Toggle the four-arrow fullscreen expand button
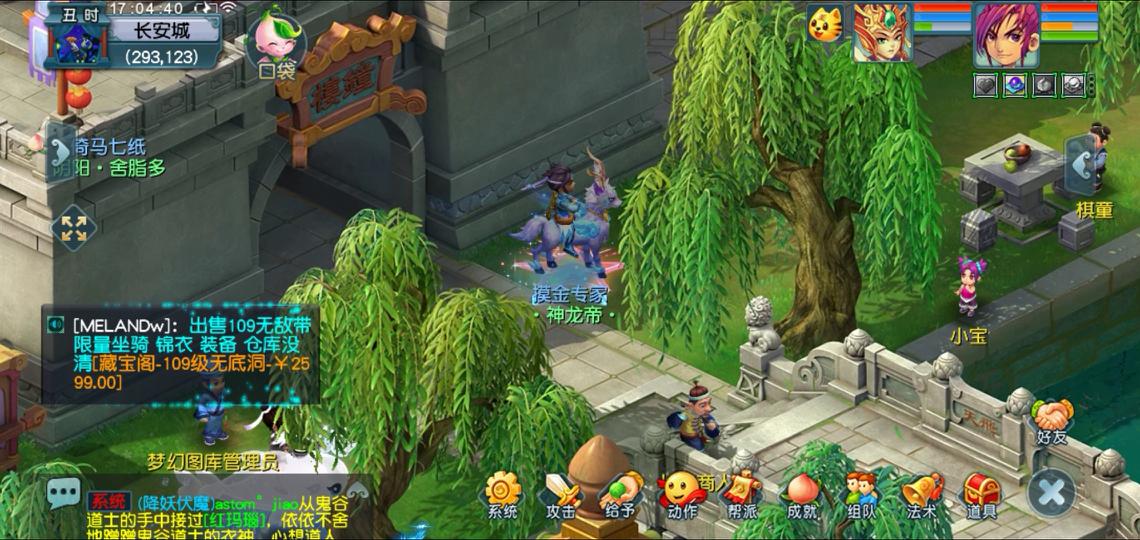 click(73, 227)
